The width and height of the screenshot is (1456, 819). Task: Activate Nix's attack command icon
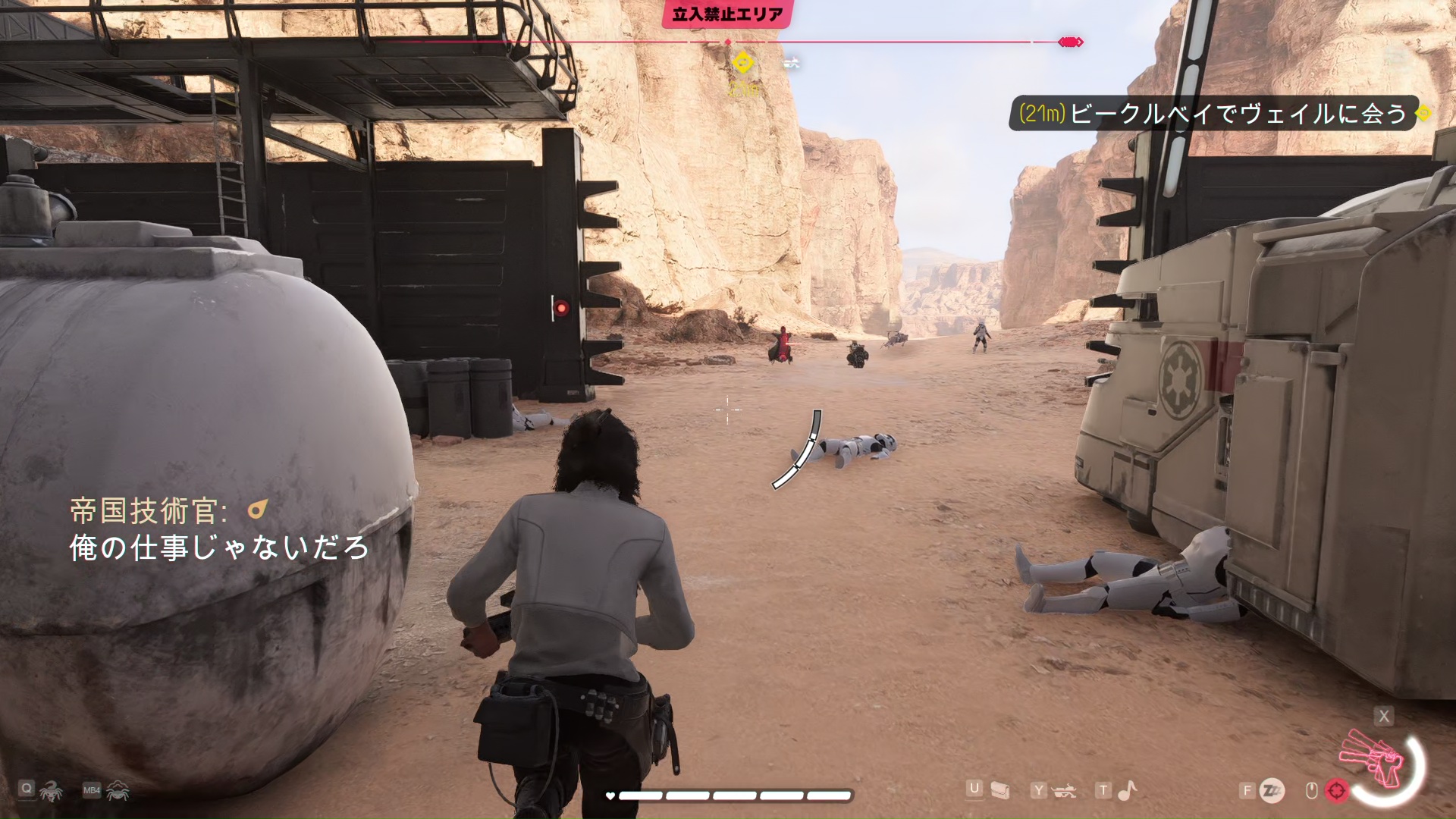(x=51, y=791)
